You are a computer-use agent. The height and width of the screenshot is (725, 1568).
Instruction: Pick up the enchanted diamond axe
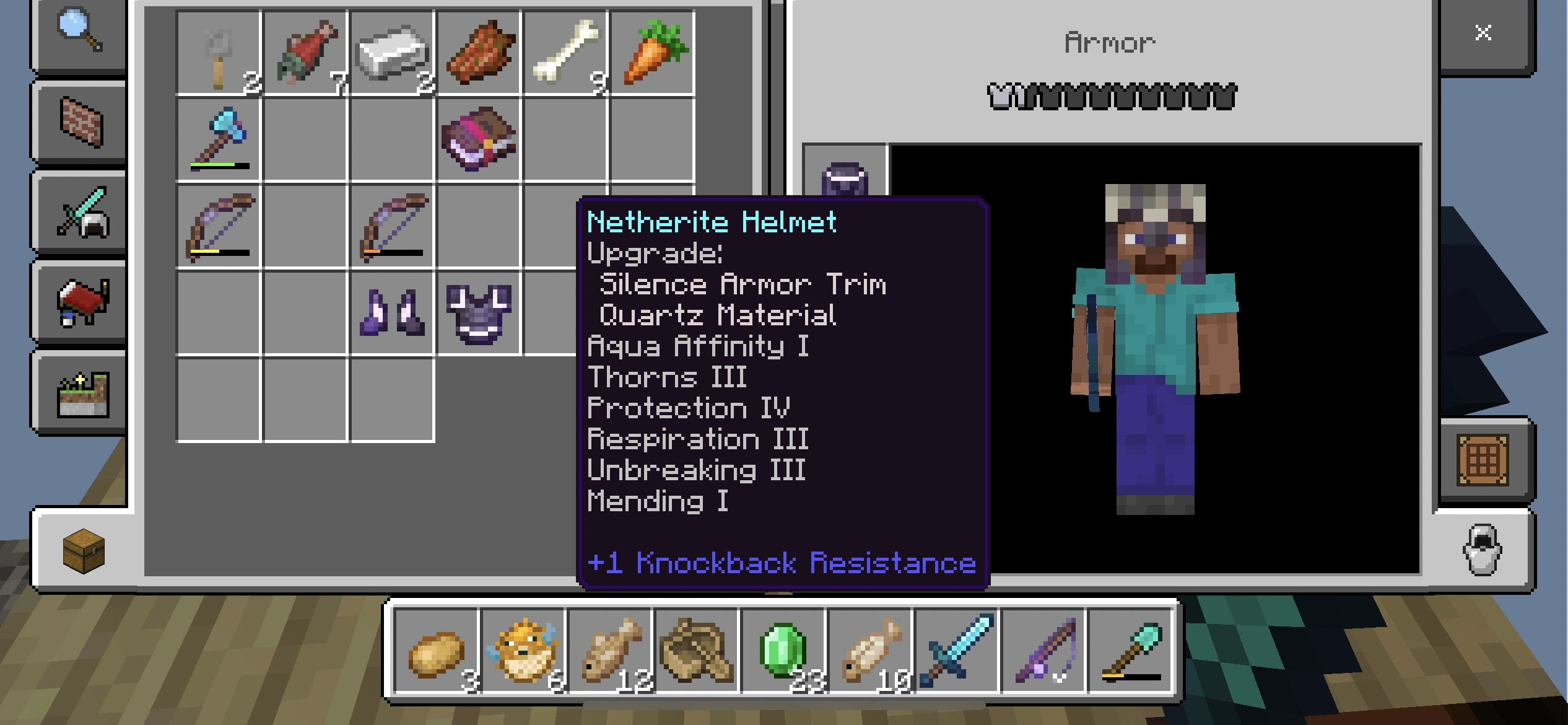click(x=218, y=141)
